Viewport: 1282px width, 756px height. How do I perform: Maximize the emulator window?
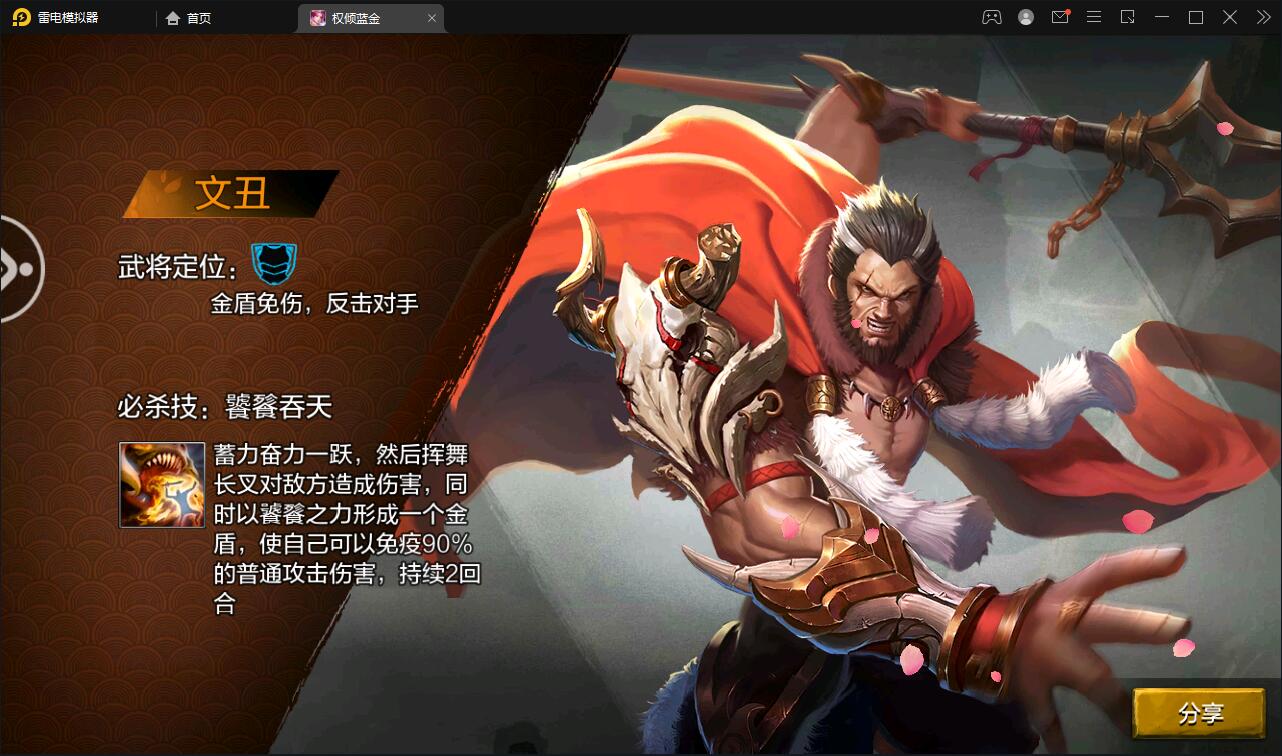(x=1195, y=17)
